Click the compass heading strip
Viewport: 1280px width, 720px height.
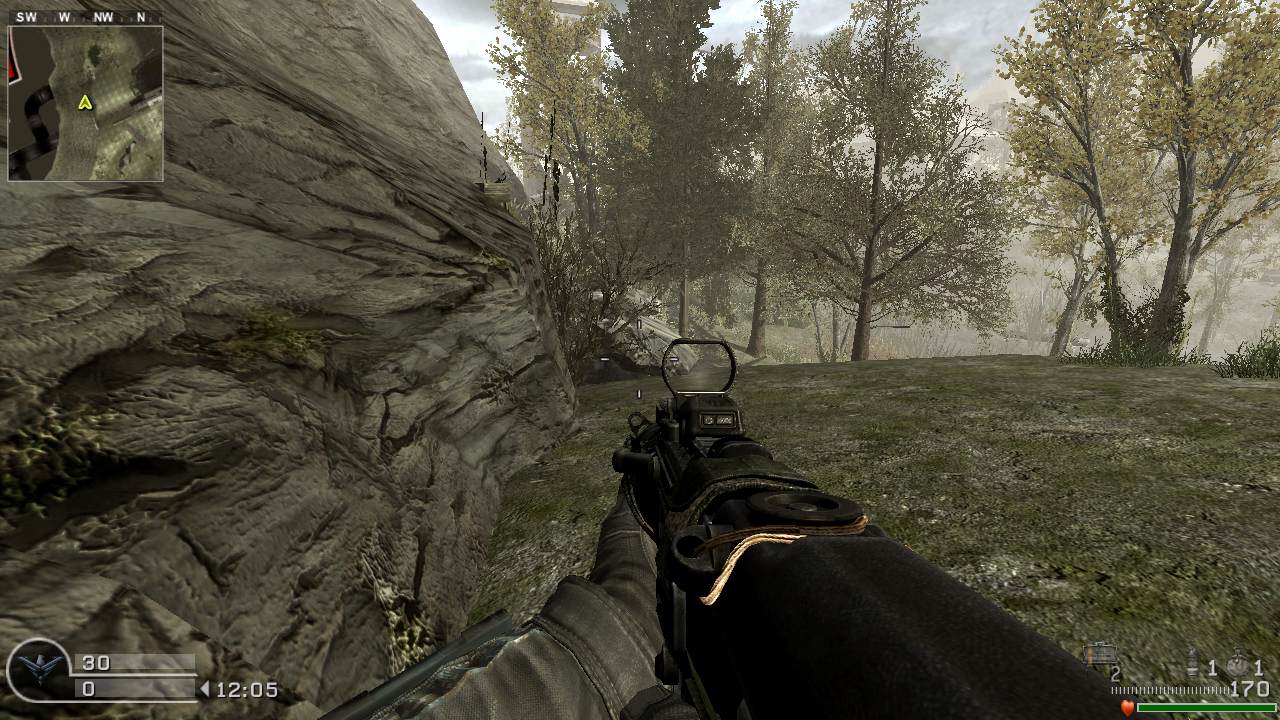click(x=83, y=17)
